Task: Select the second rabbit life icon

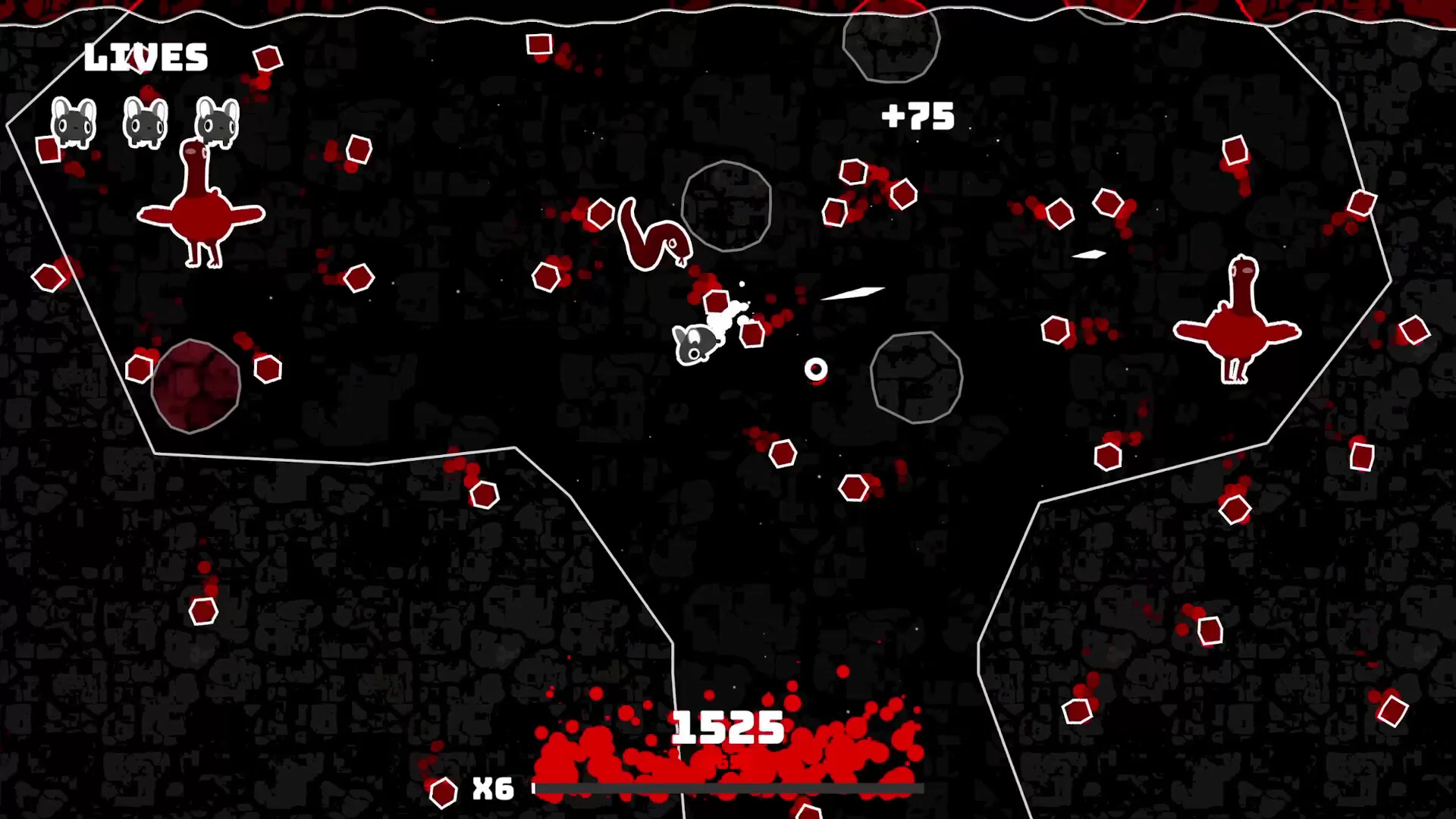Action: [x=144, y=121]
